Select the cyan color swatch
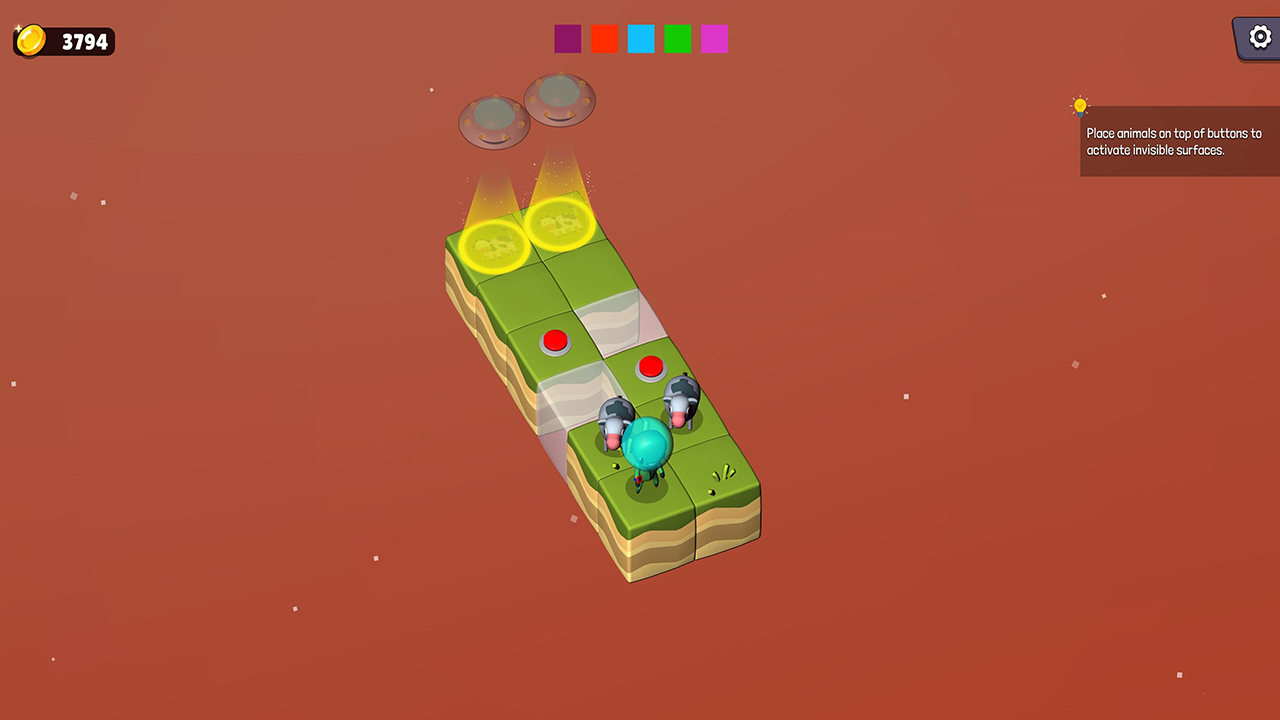This screenshot has width=1280, height=720. [x=640, y=38]
